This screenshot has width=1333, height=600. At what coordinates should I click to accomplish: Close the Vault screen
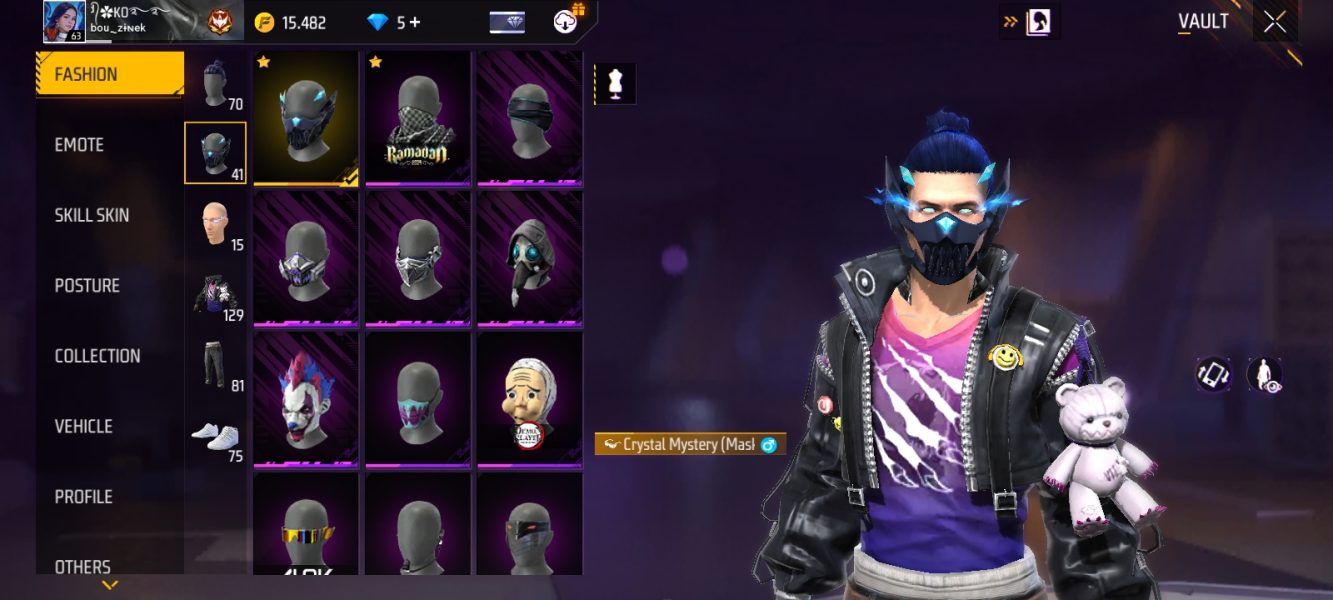click(x=1275, y=21)
